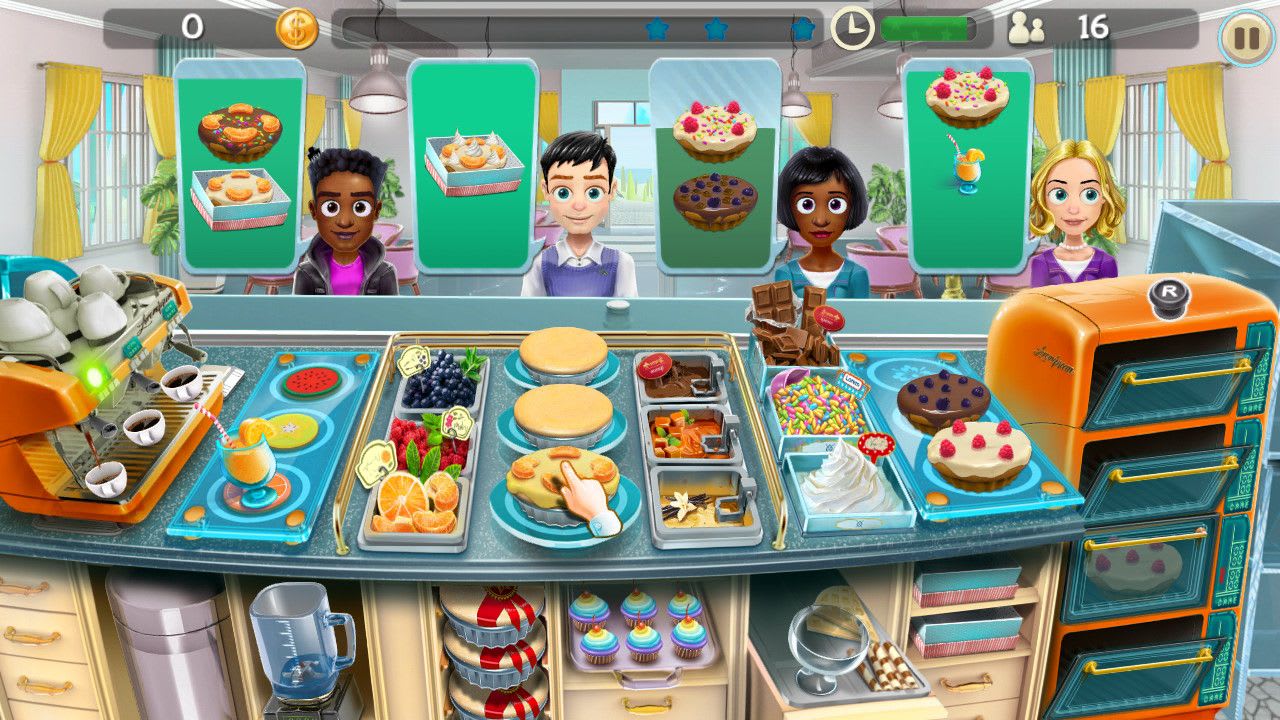Select the orange juice cocktail drink
Screen dimensions: 1280x720
pyautogui.click(x=250, y=463)
